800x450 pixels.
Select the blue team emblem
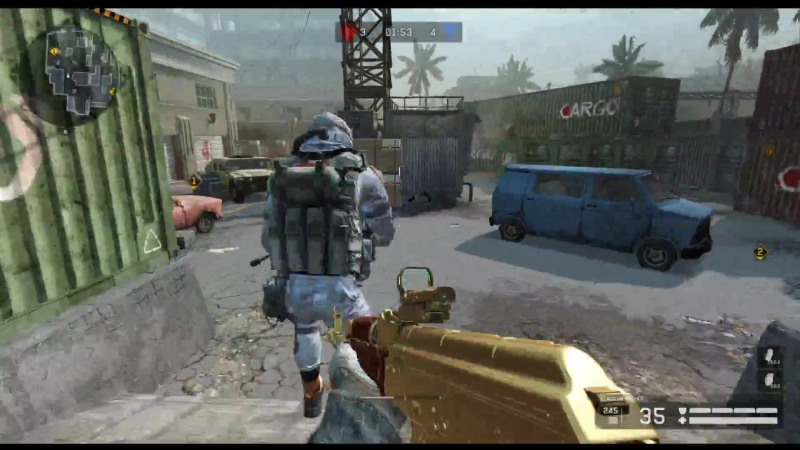point(451,32)
